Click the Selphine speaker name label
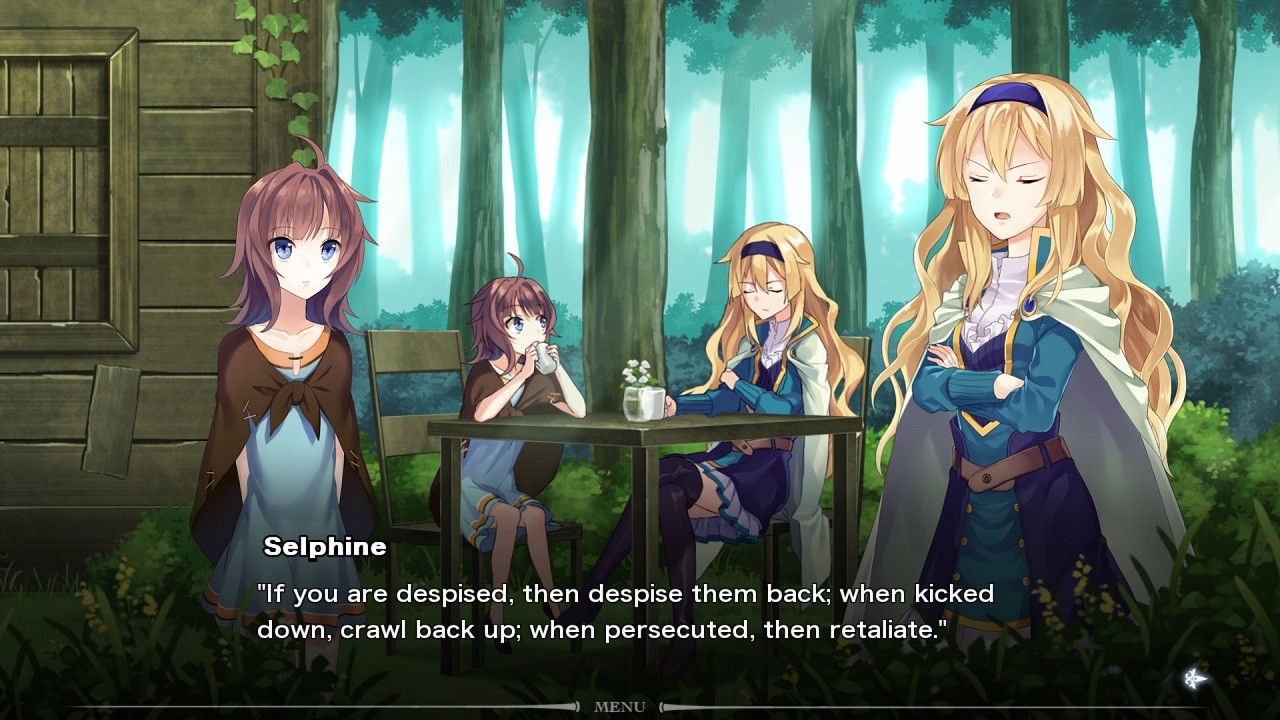Screen dimensions: 1280x720 click(x=326, y=546)
